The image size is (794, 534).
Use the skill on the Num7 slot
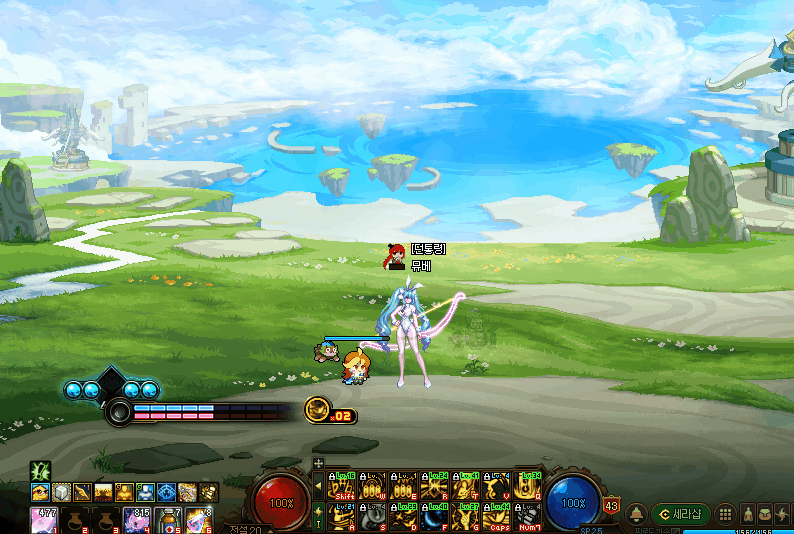[x=526, y=515]
